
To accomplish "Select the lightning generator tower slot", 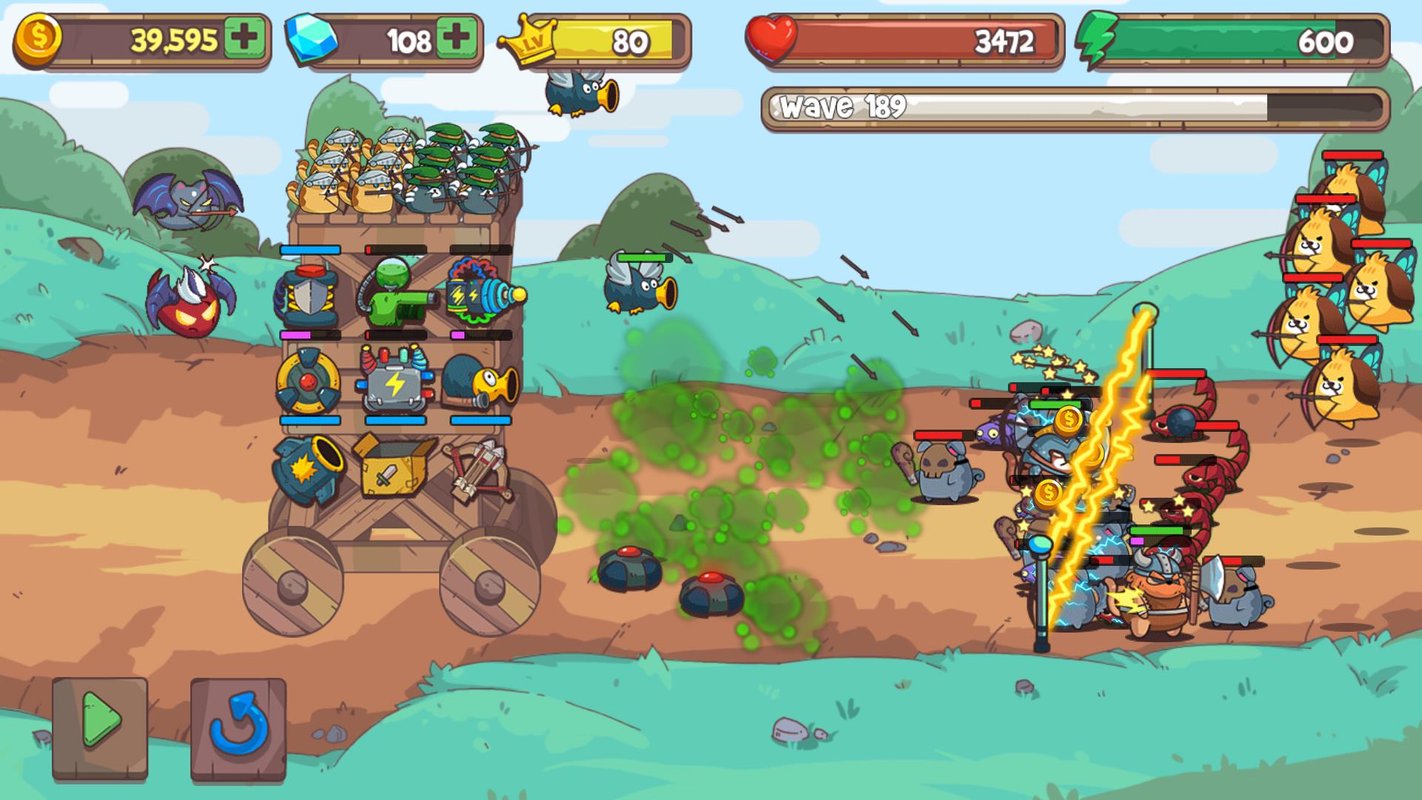I will point(396,380).
